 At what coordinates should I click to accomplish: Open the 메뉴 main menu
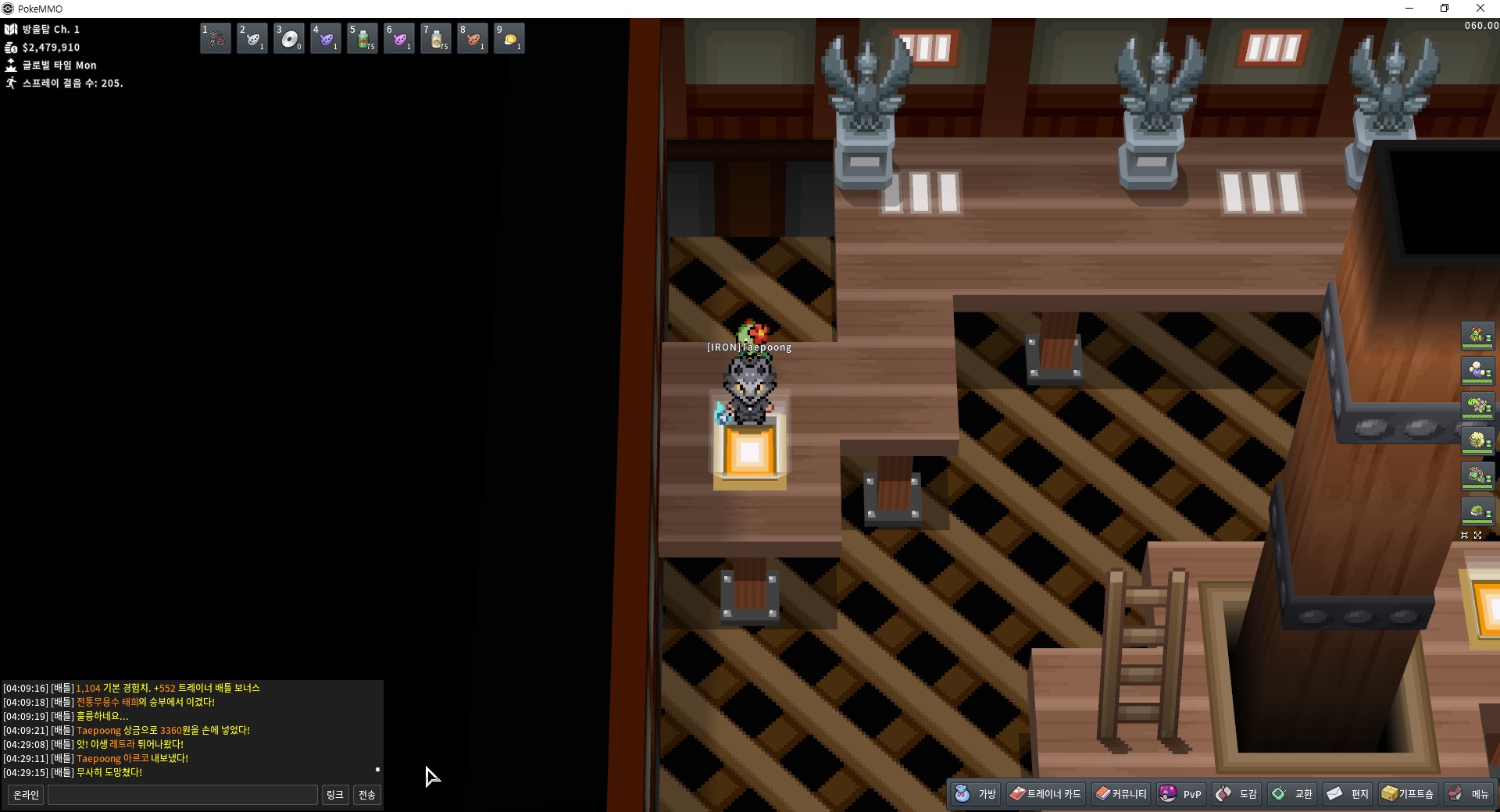(x=1469, y=794)
